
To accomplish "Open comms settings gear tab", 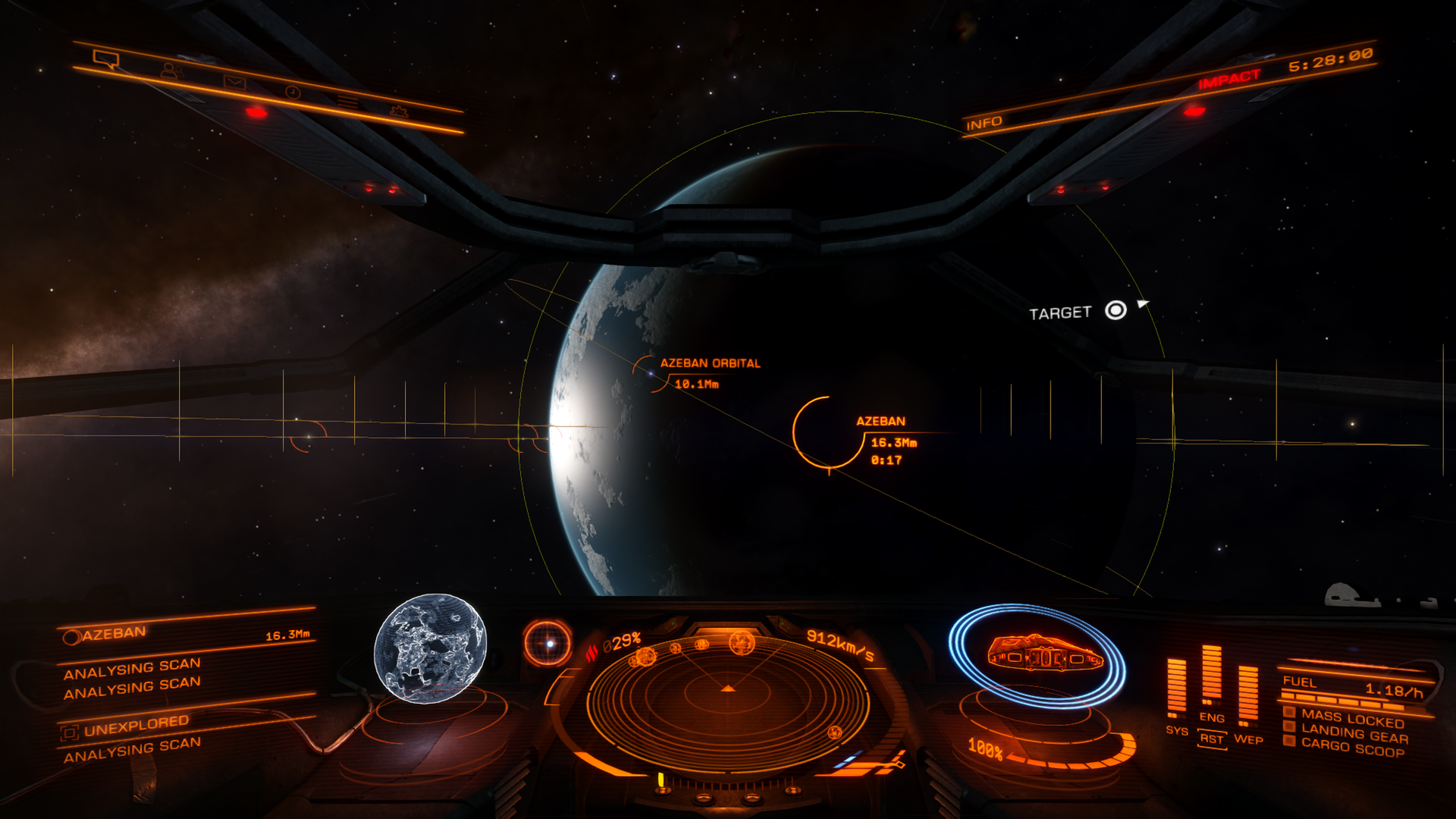I will point(398,111).
